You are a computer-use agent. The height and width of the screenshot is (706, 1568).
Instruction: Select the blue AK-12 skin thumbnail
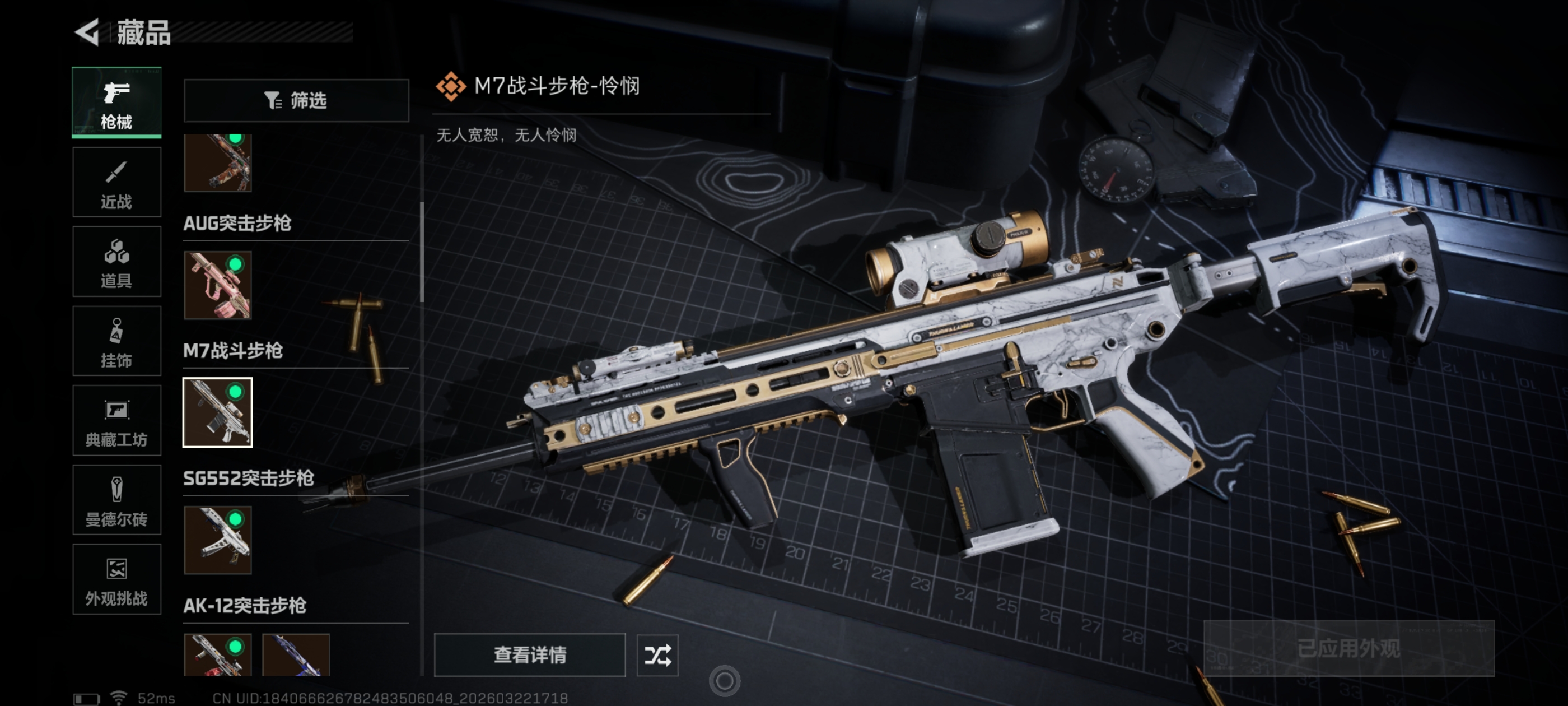point(296,654)
